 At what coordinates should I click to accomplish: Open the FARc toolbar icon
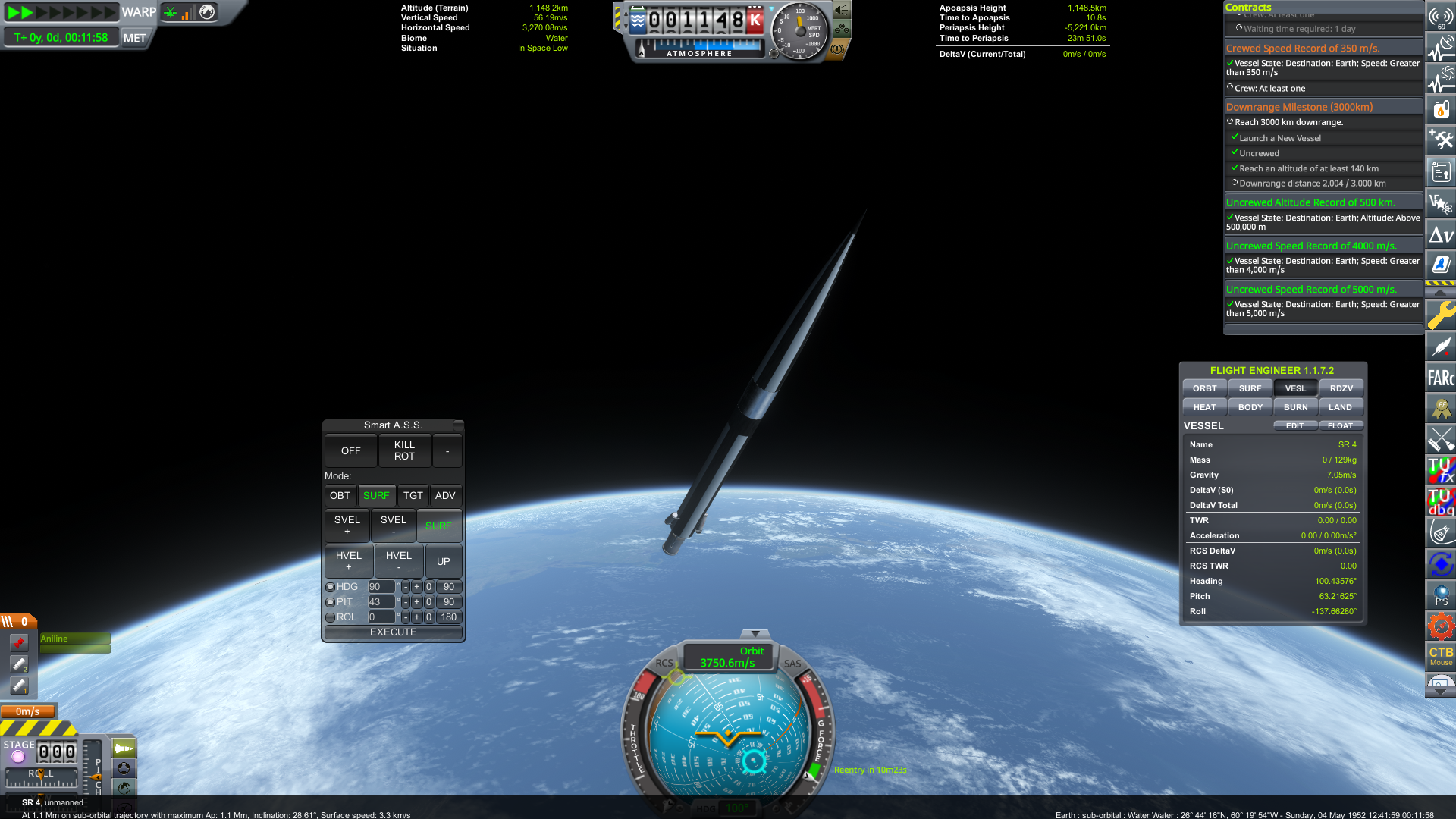(1440, 378)
